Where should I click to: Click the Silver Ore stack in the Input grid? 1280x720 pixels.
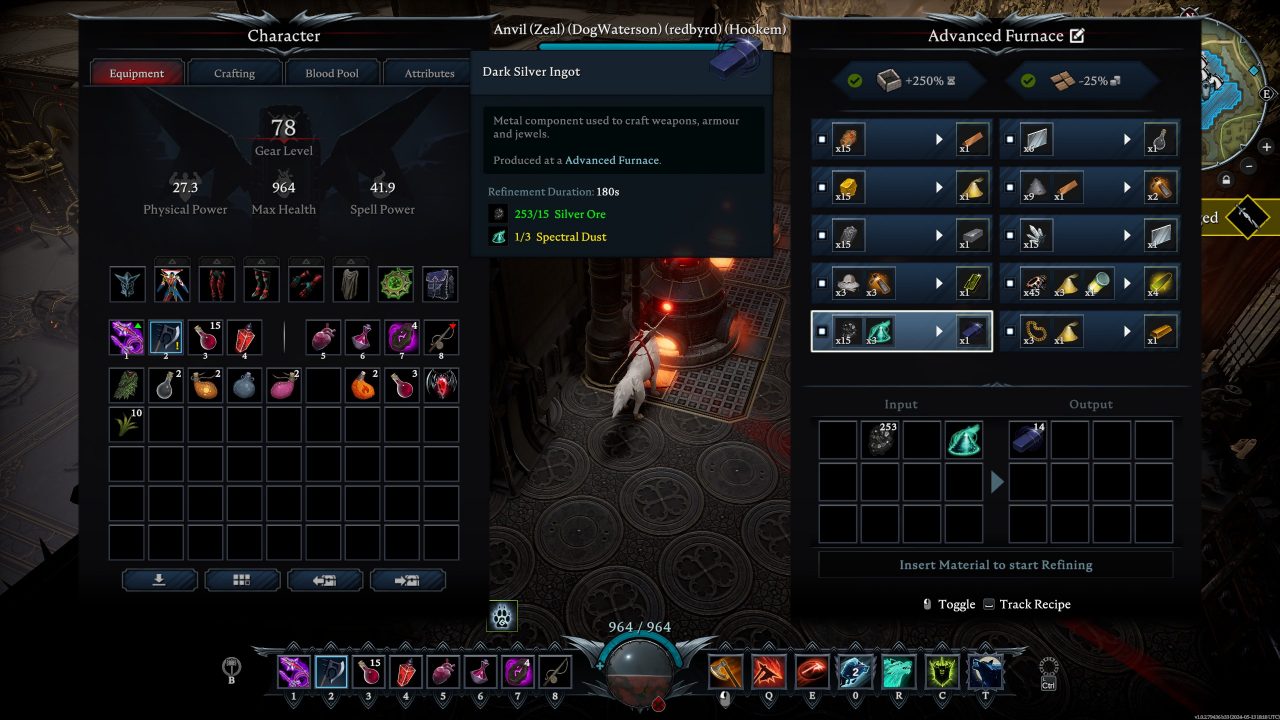pyautogui.click(x=879, y=440)
